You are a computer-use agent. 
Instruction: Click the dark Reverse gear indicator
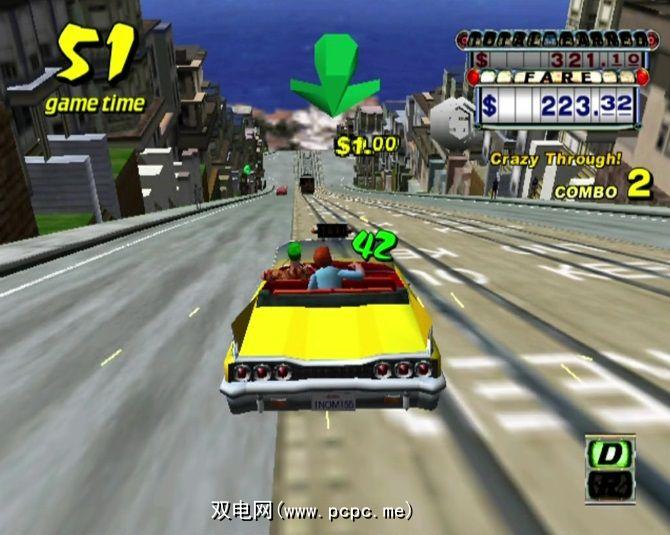(x=612, y=487)
